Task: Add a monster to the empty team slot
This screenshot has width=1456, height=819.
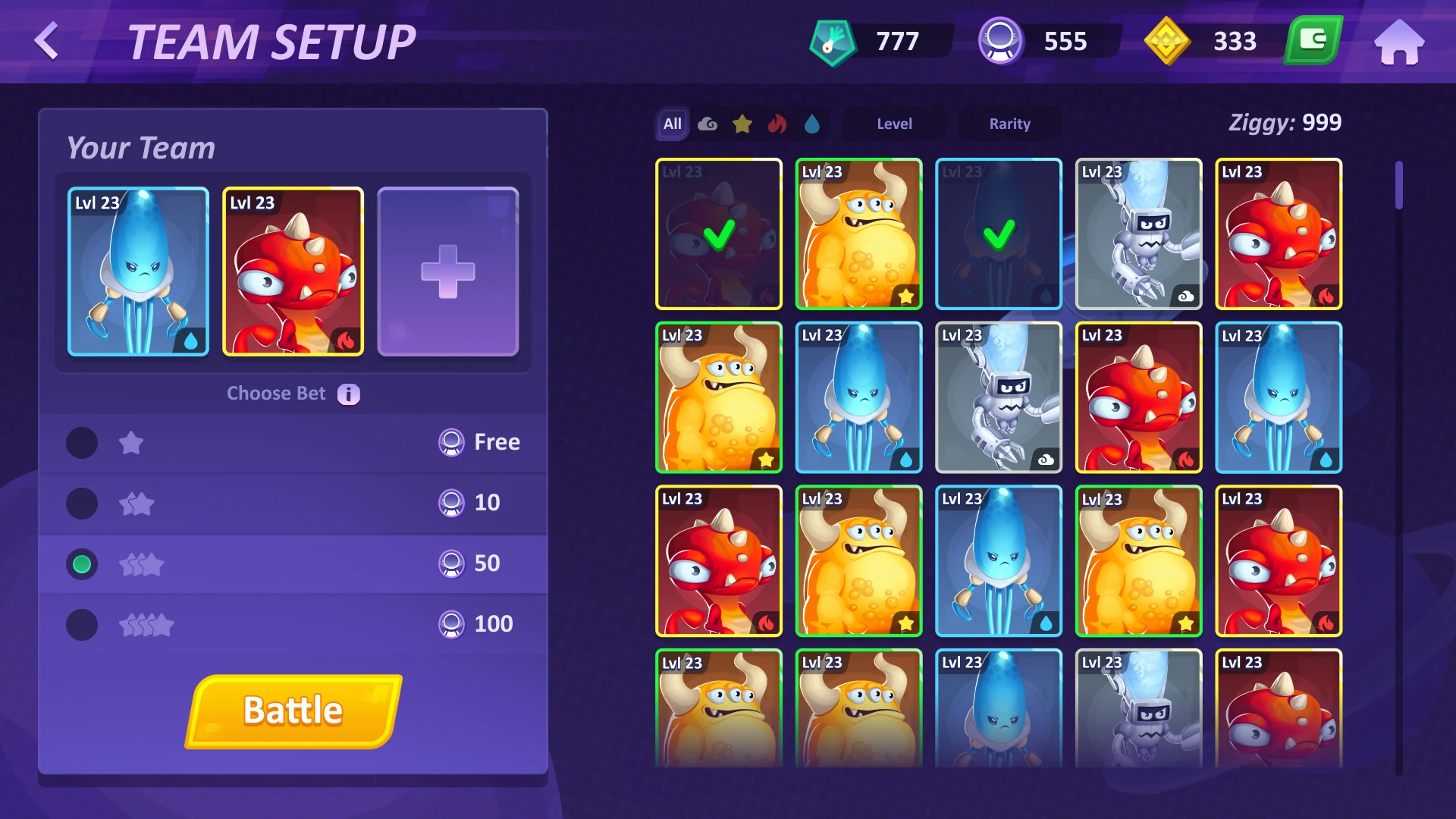Action: point(447,271)
